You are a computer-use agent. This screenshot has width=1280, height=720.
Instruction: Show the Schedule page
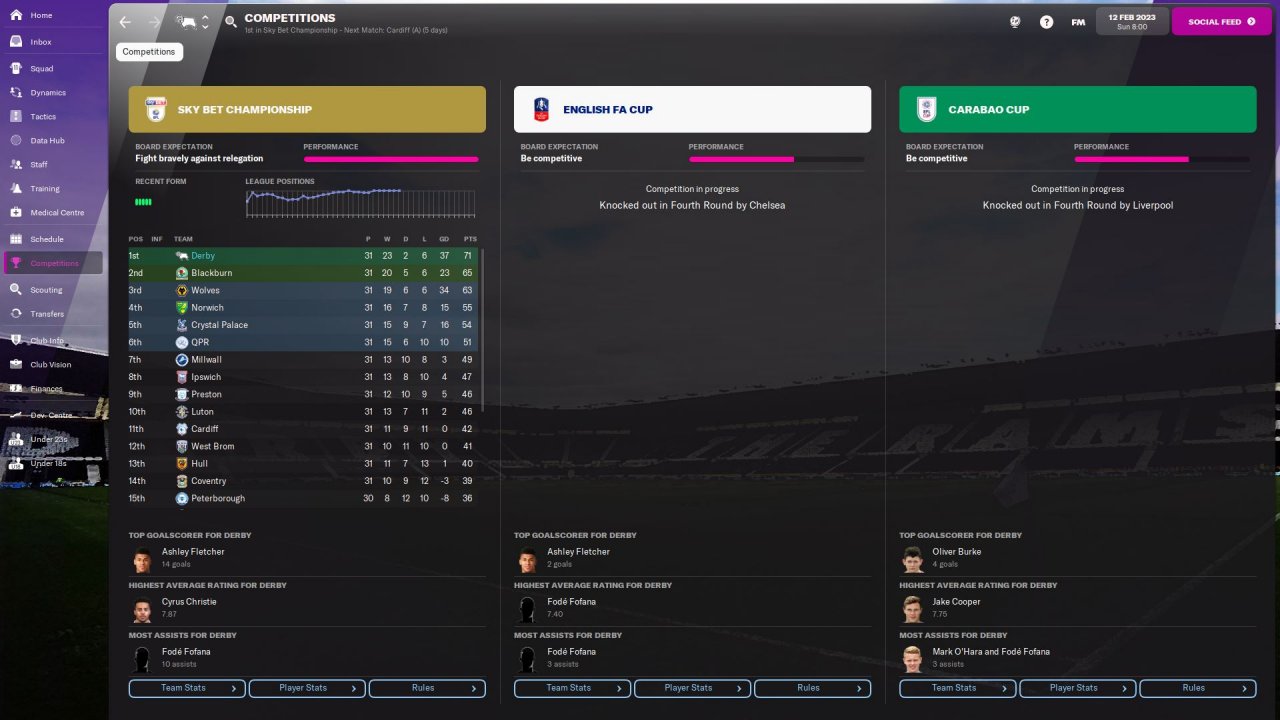[46, 240]
